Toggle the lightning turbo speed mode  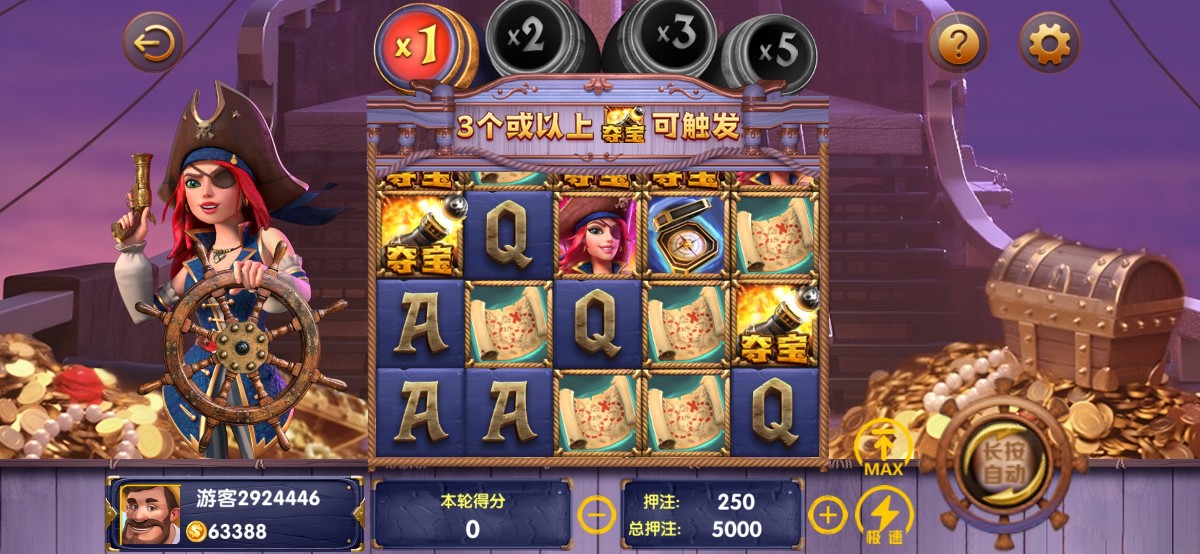tap(884, 513)
